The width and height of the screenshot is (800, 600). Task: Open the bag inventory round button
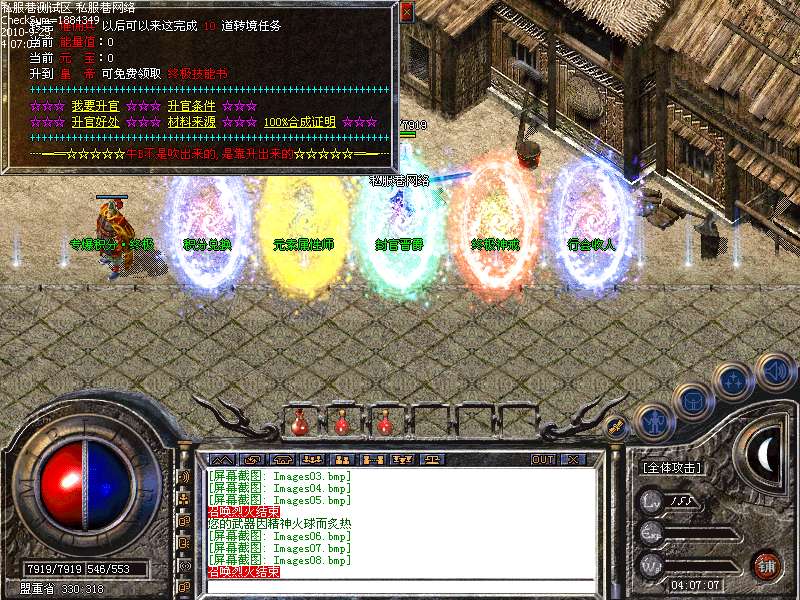pyautogui.click(x=694, y=400)
